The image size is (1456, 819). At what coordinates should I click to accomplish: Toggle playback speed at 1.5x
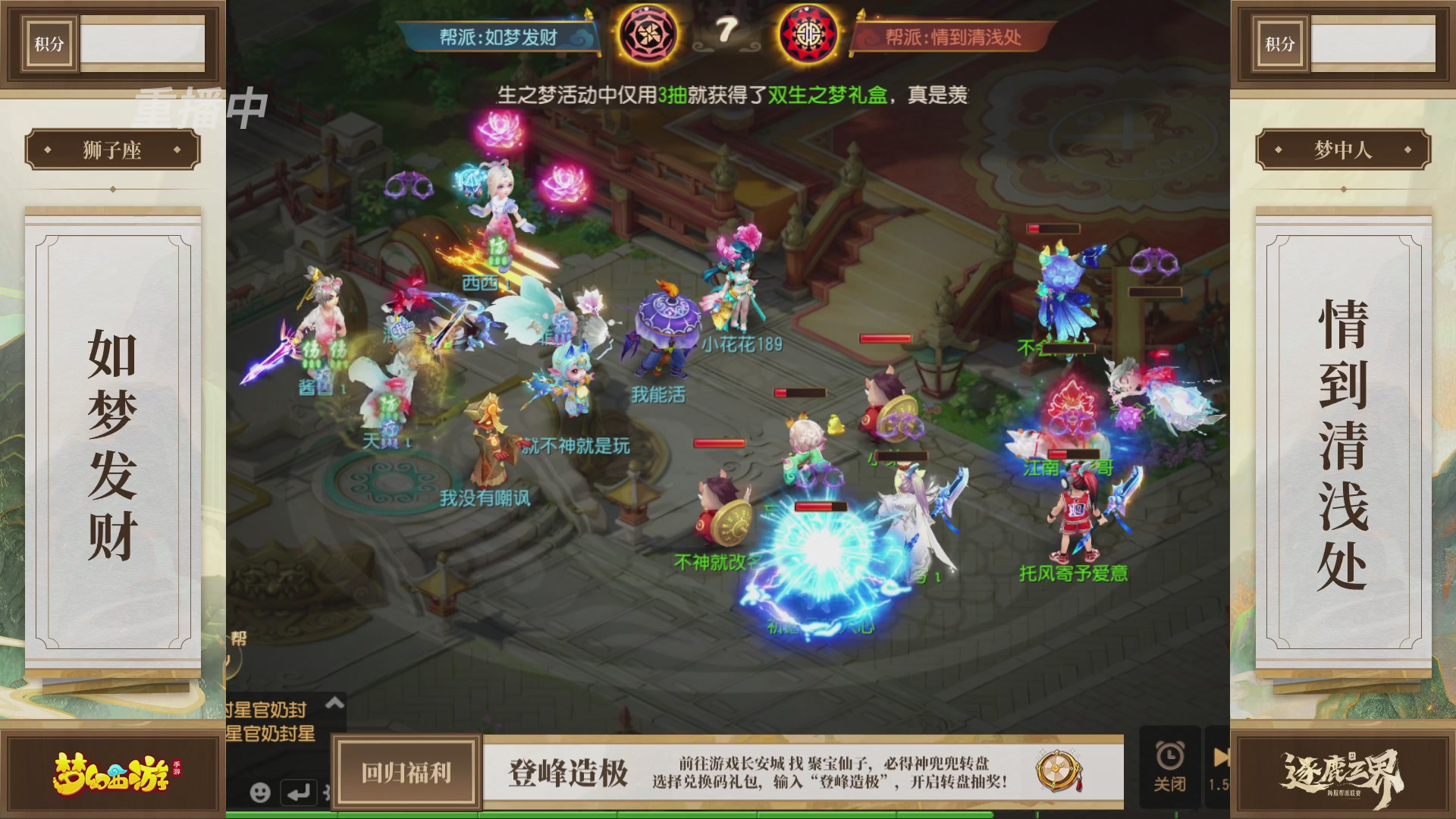tap(1218, 785)
